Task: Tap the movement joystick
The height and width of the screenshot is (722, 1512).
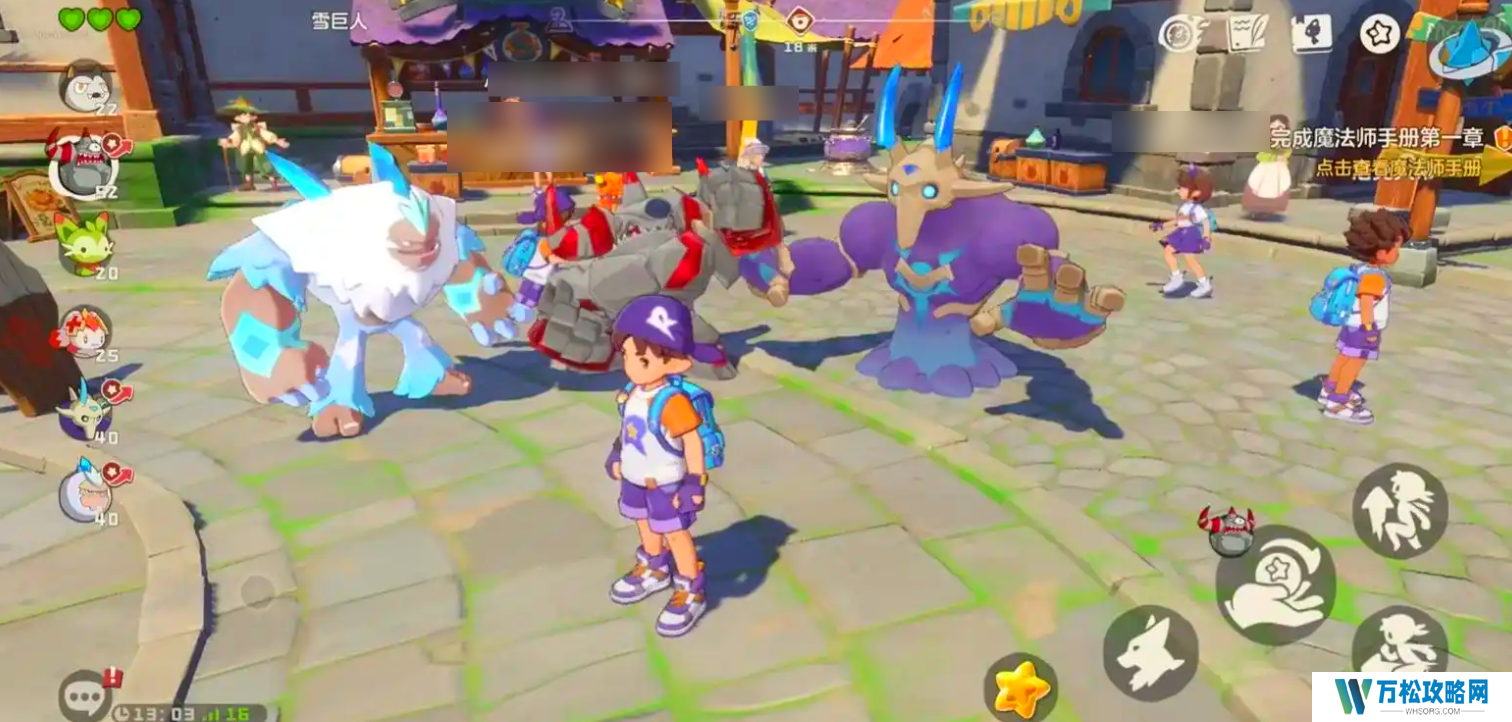Action: point(258,591)
